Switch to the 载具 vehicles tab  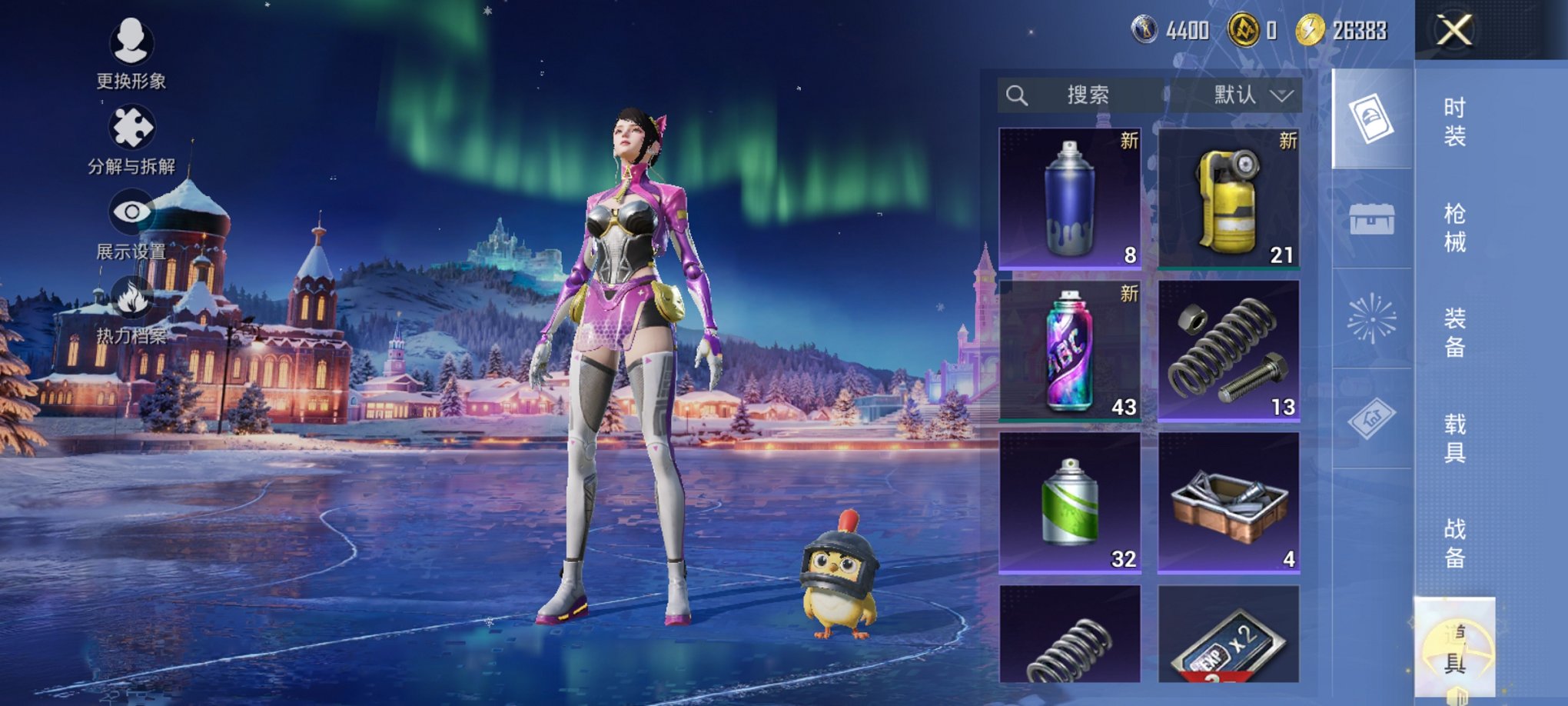(x=1454, y=438)
